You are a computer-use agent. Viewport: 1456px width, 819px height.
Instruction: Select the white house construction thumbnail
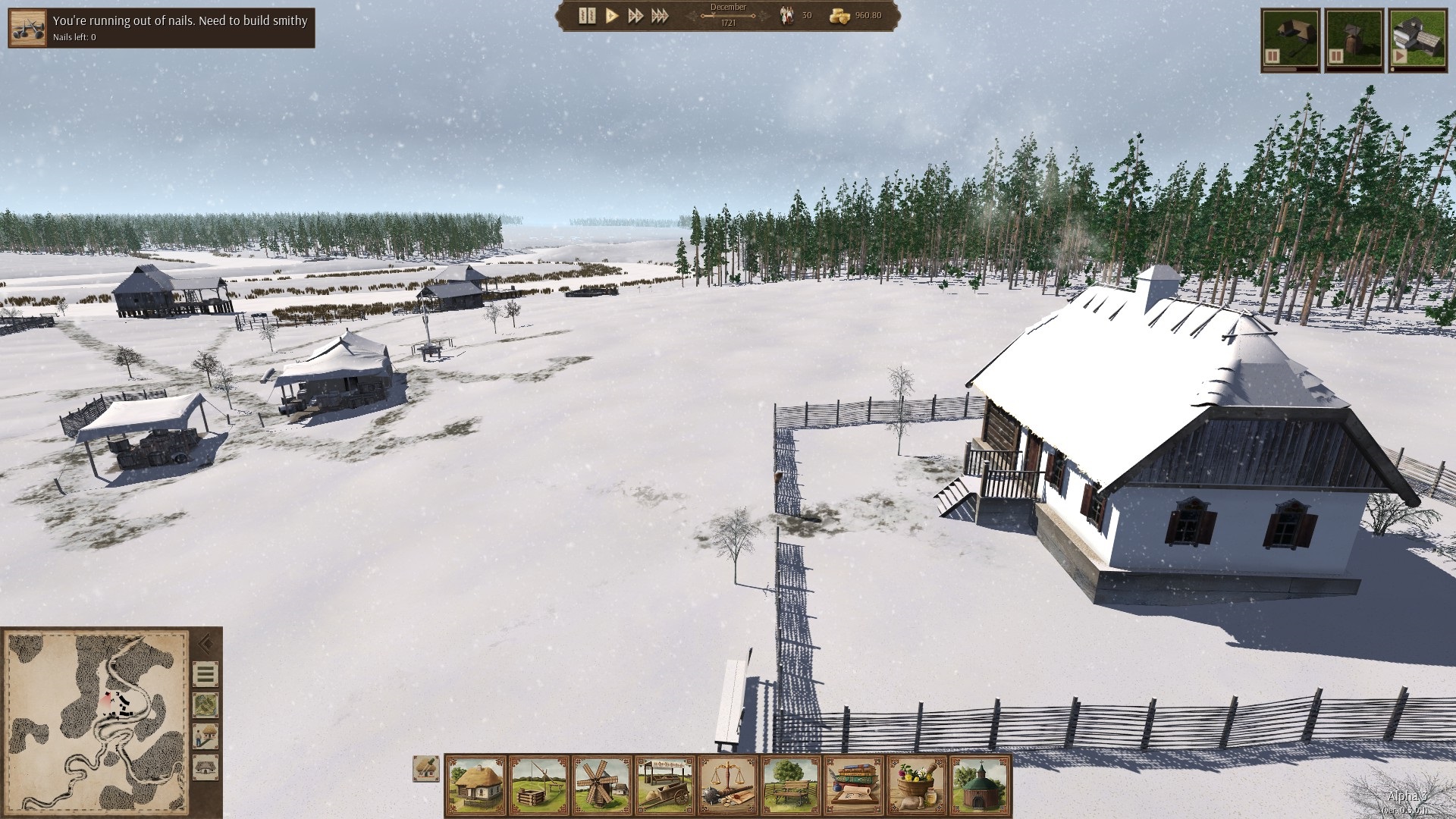click(x=1417, y=41)
